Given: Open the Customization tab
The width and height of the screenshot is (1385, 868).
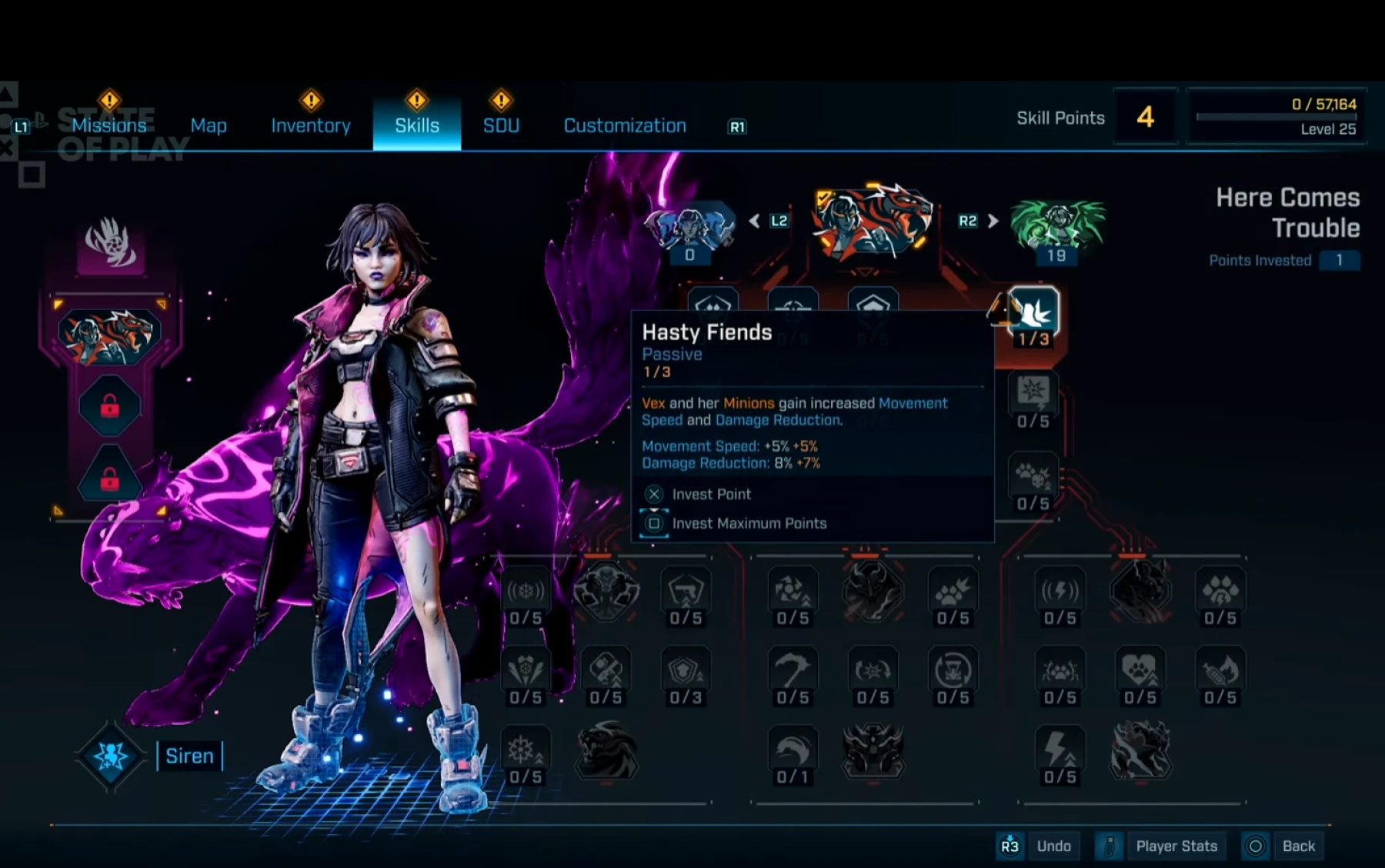Looking at the screenshot, I should (x=625, y=125).
